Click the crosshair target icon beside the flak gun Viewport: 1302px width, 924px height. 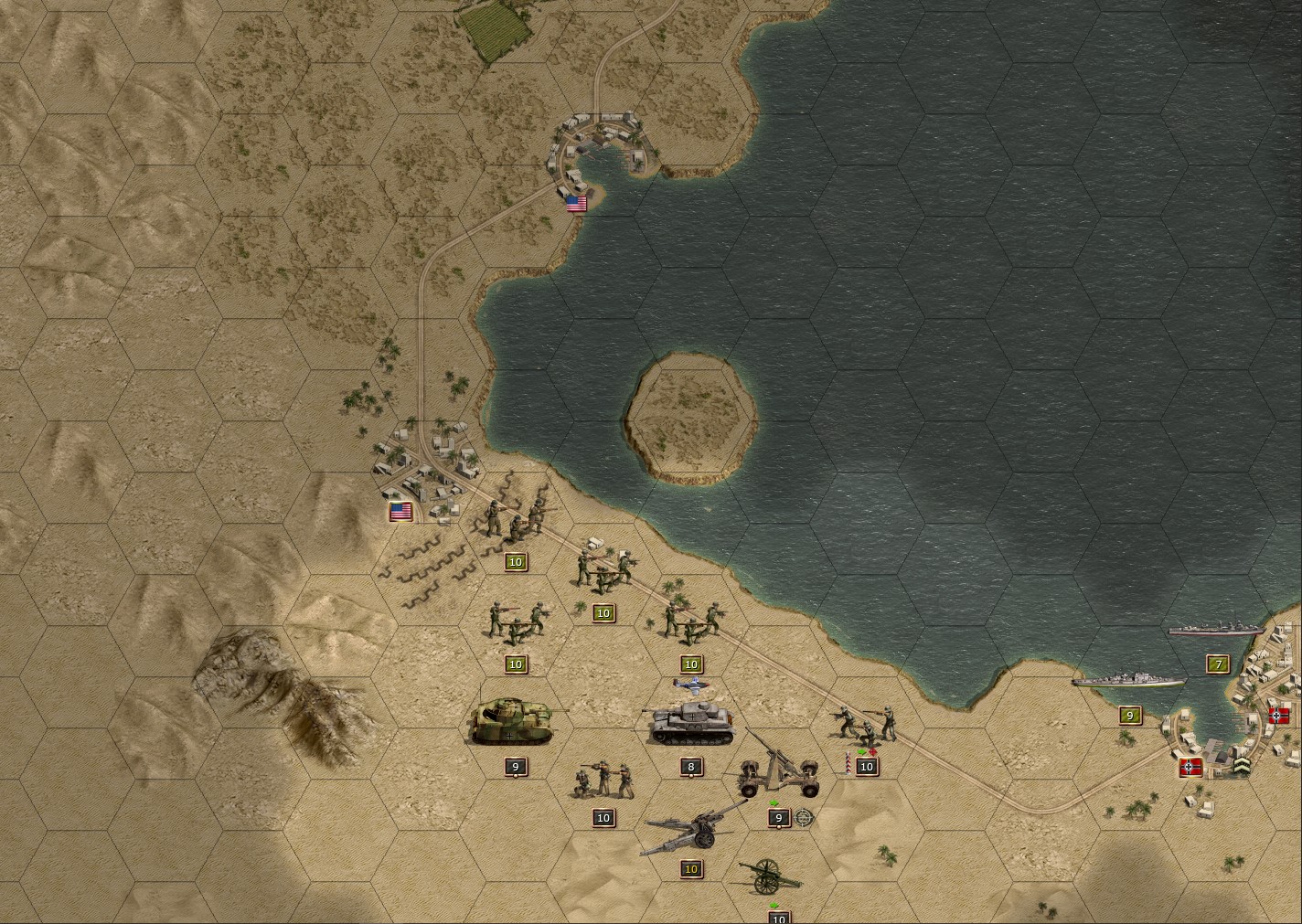point(803,818)
